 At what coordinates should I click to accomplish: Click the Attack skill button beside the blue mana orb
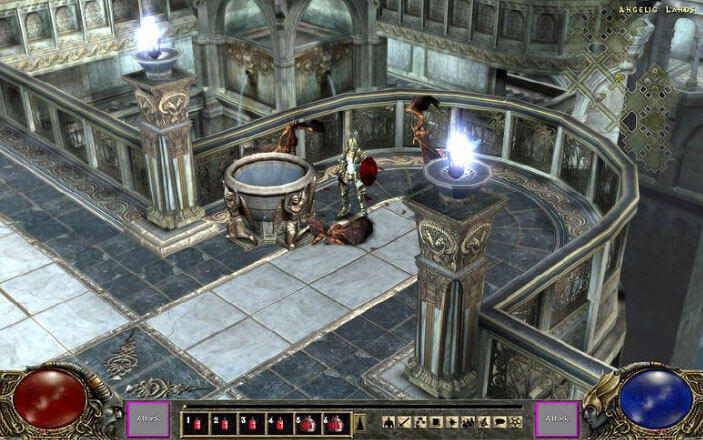tap(556, 420)
